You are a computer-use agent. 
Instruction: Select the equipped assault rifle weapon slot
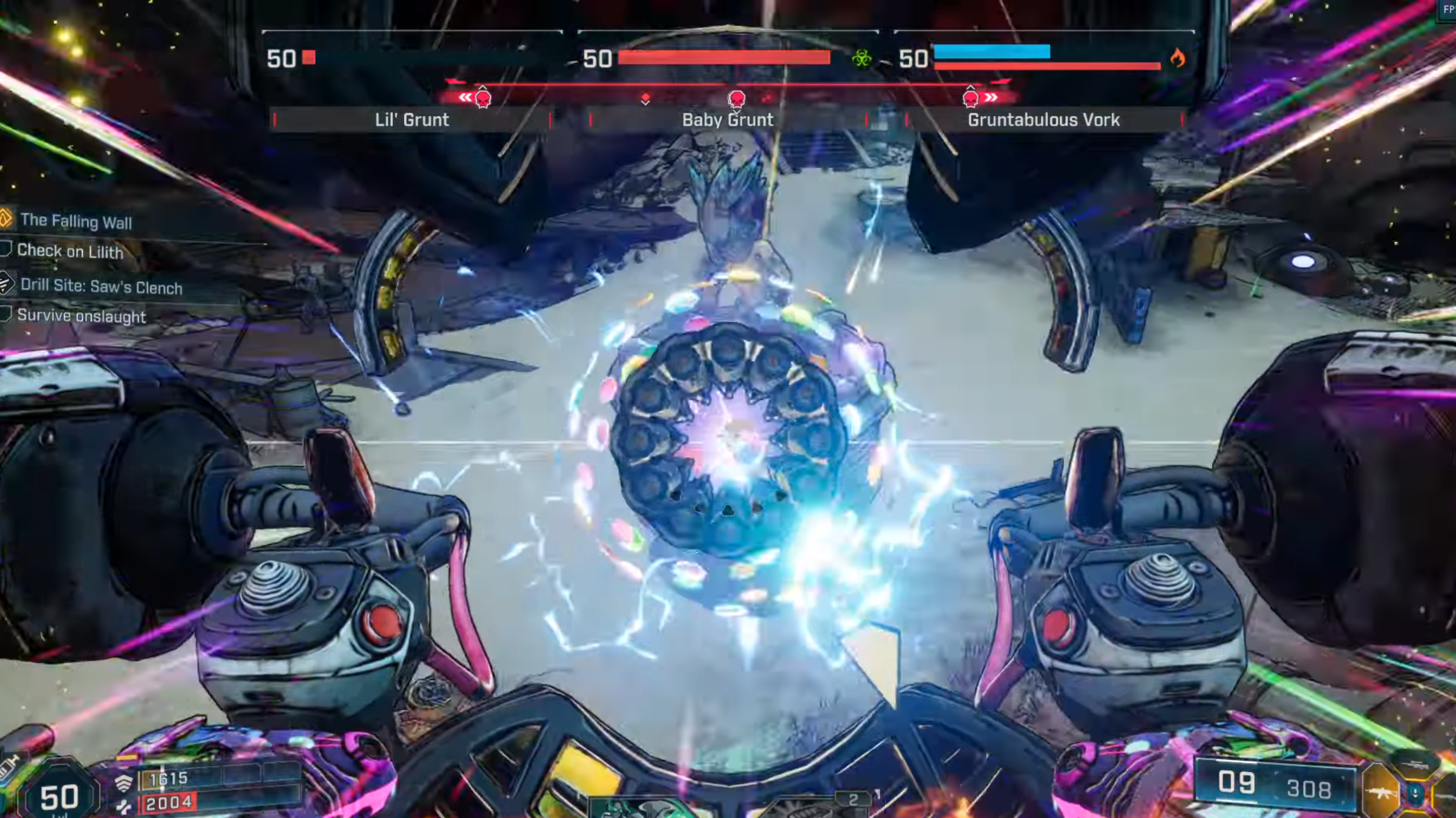1382,791
